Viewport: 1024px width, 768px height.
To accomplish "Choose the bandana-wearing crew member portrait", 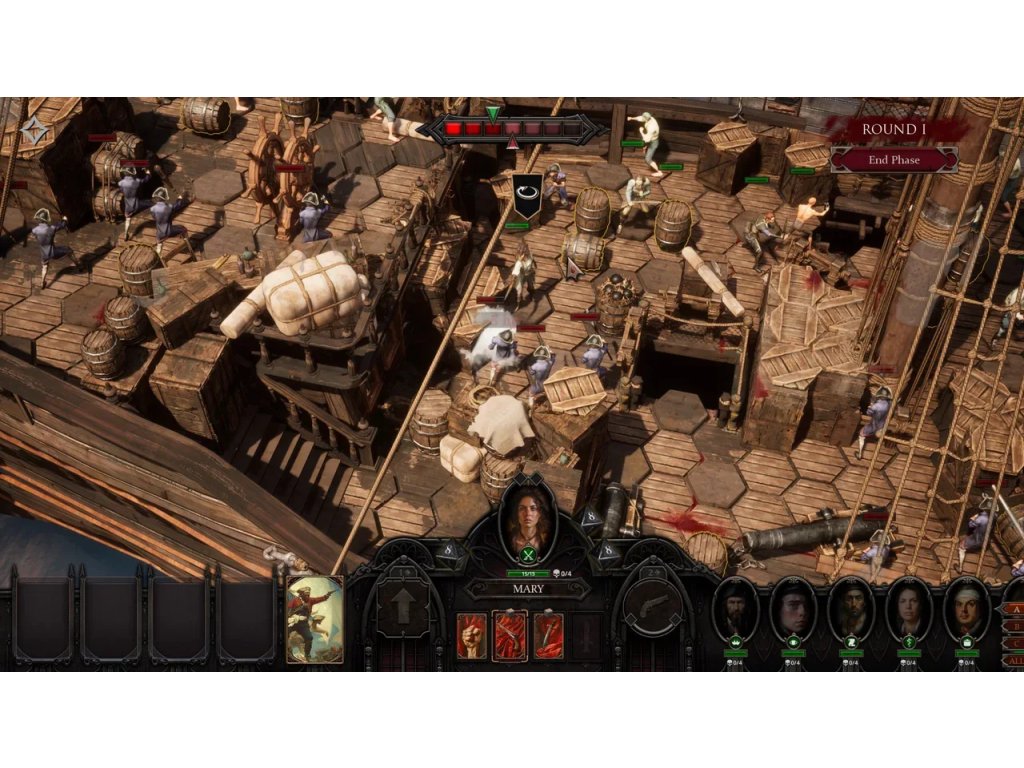I will [x=967, y=609].
